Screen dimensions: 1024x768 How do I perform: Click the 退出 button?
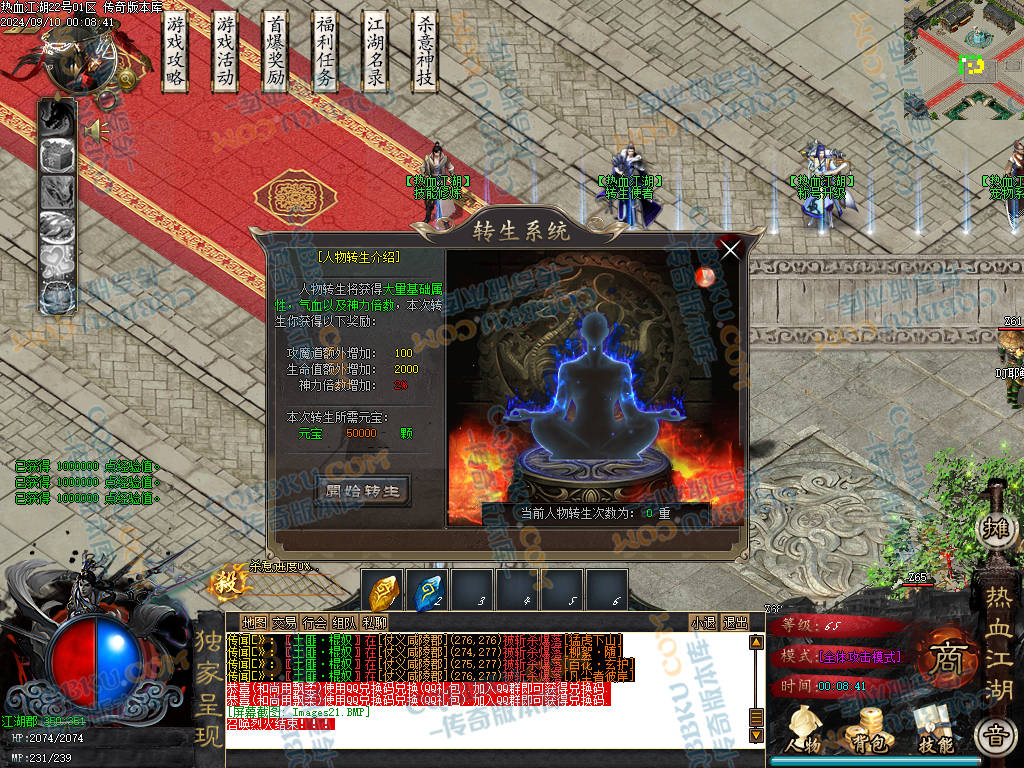[x=735, y=623]
